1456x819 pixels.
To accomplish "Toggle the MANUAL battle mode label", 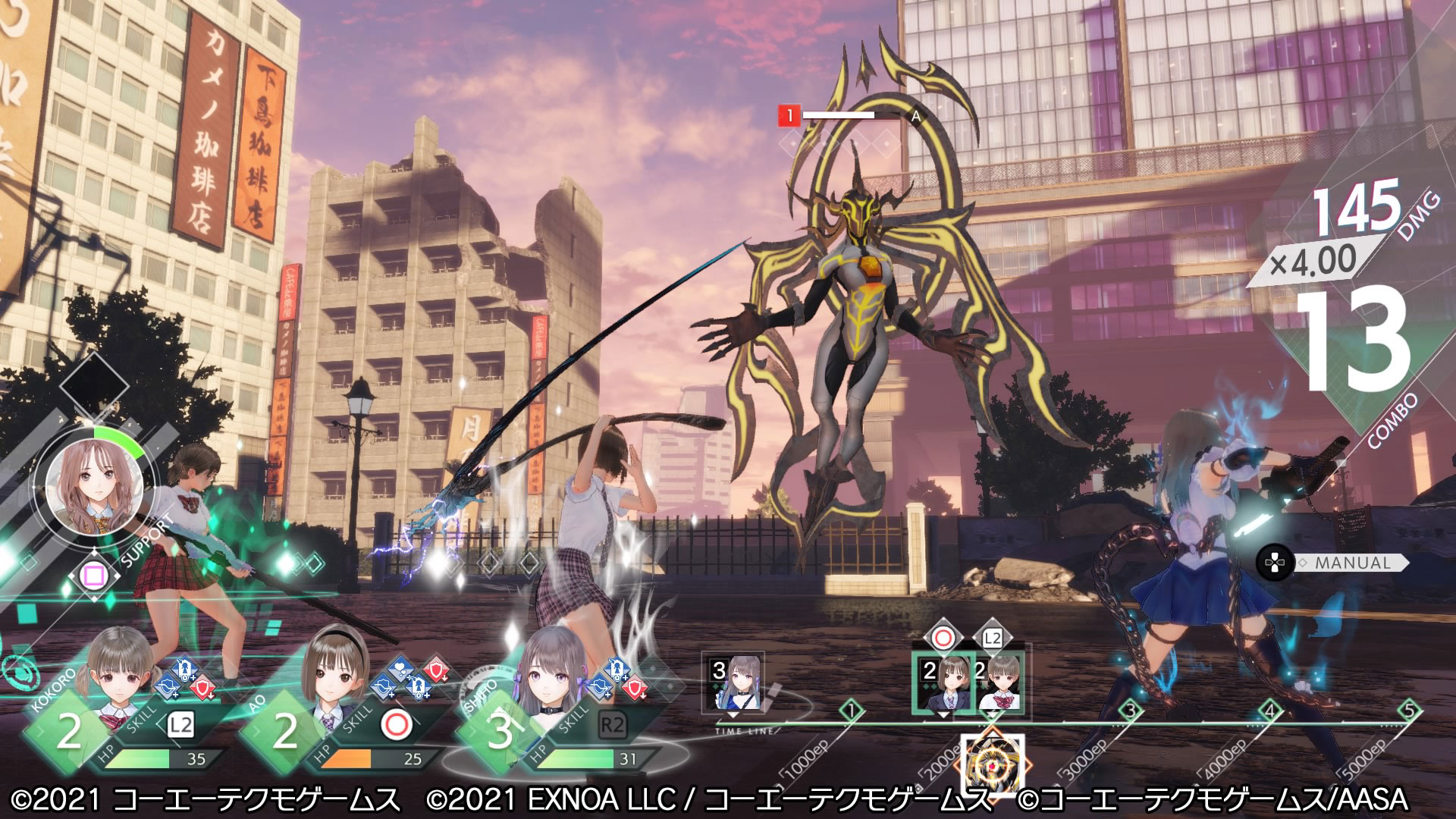I will click(x=1353, y=563).
